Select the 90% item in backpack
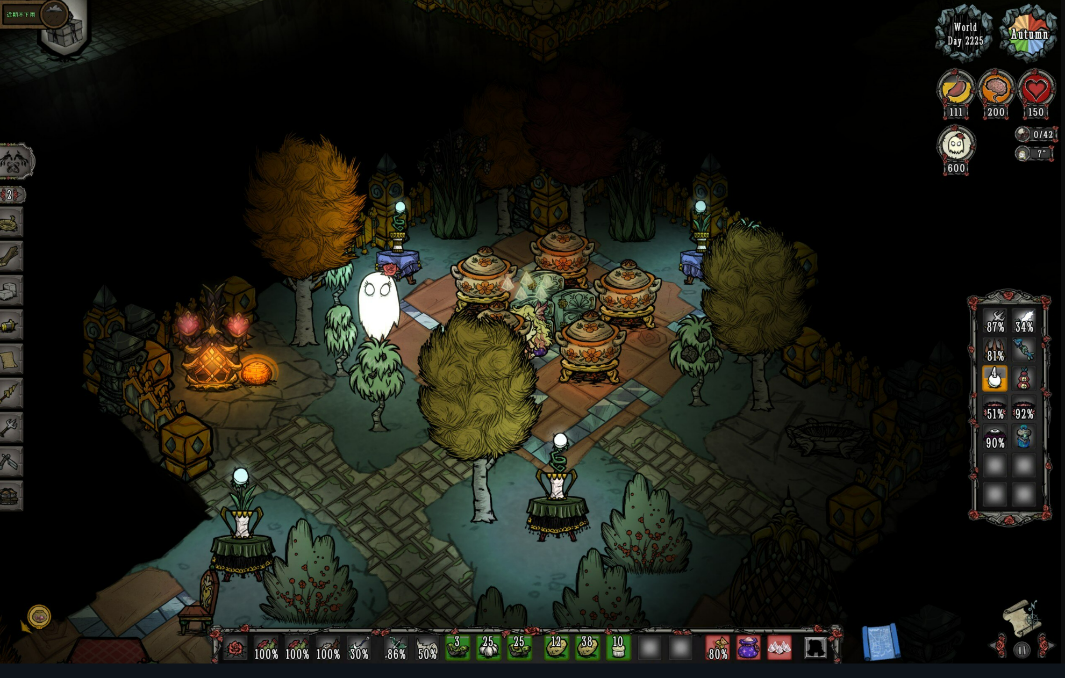 coord(995,436)
